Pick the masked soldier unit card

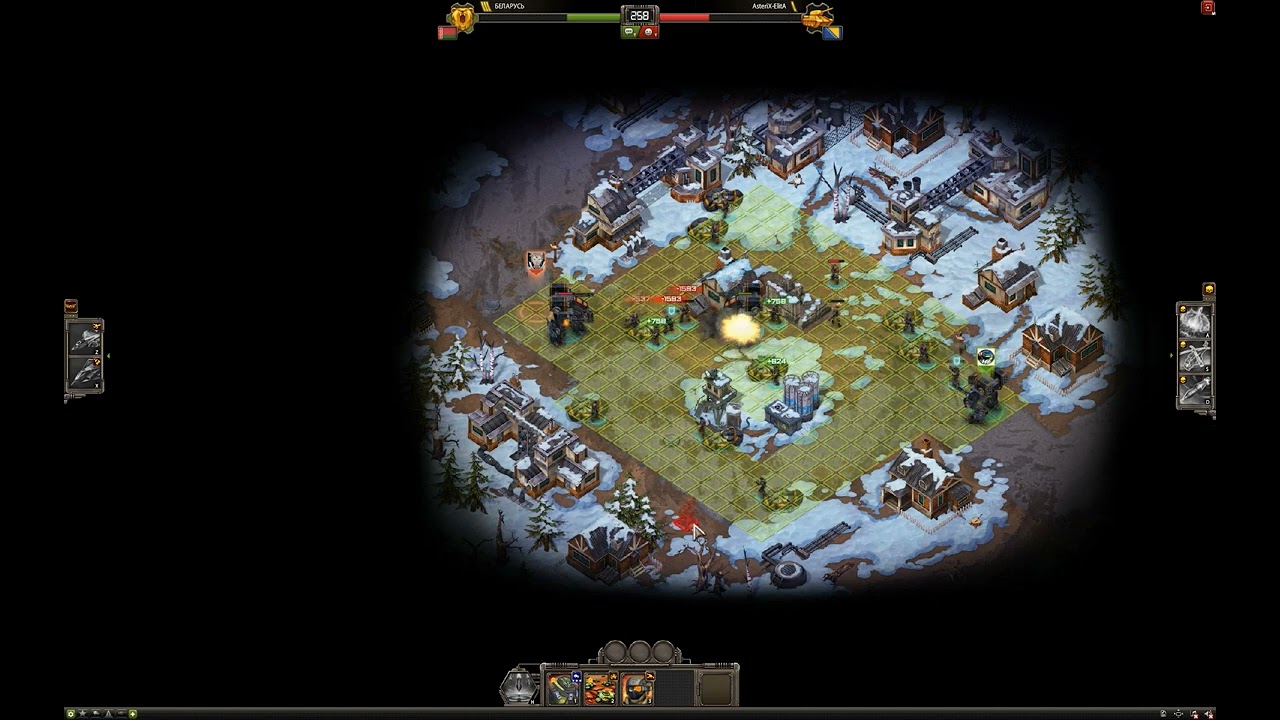tap(636, 688)
